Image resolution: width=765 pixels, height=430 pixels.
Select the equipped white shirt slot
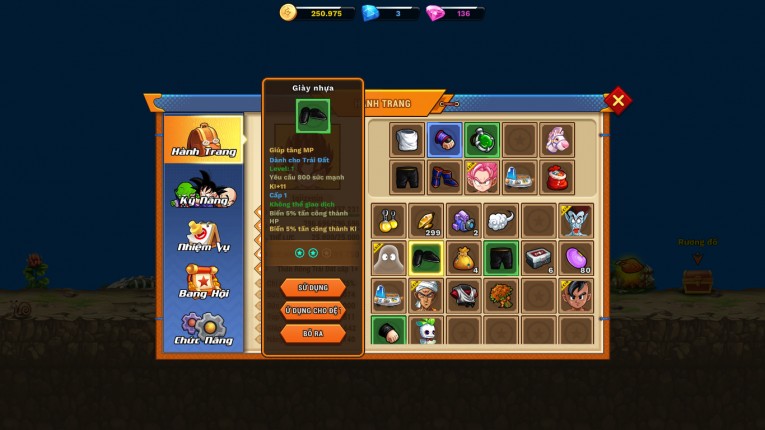407,140
